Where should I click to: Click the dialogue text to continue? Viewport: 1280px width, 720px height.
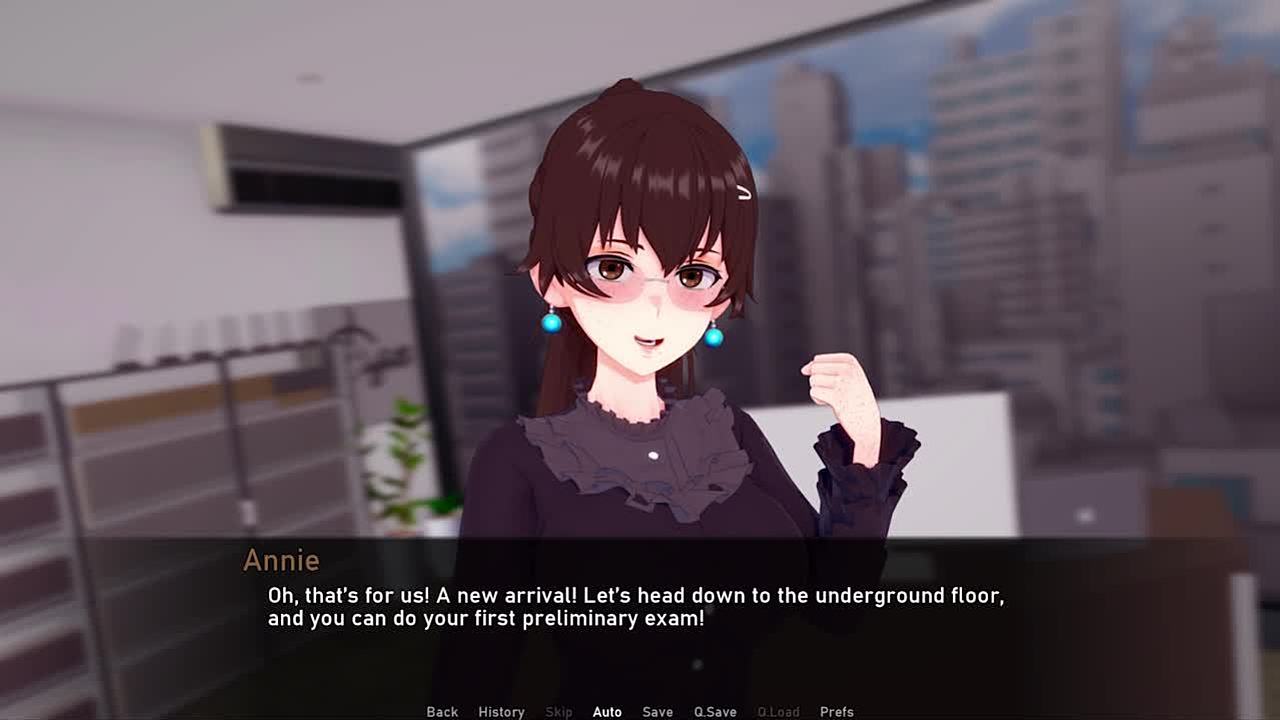635,607
